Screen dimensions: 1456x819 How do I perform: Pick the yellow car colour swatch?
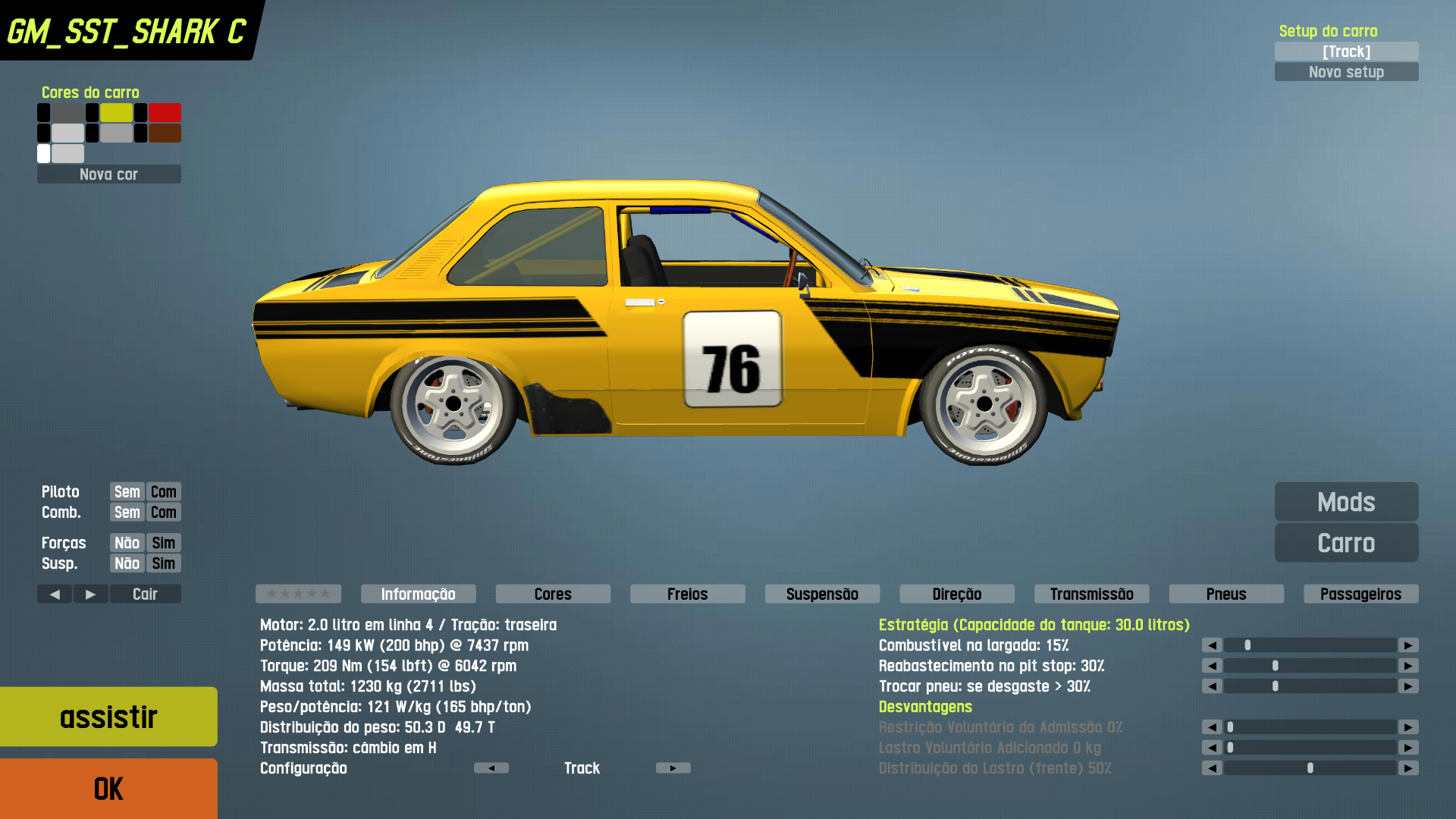[x=116, y=113]
